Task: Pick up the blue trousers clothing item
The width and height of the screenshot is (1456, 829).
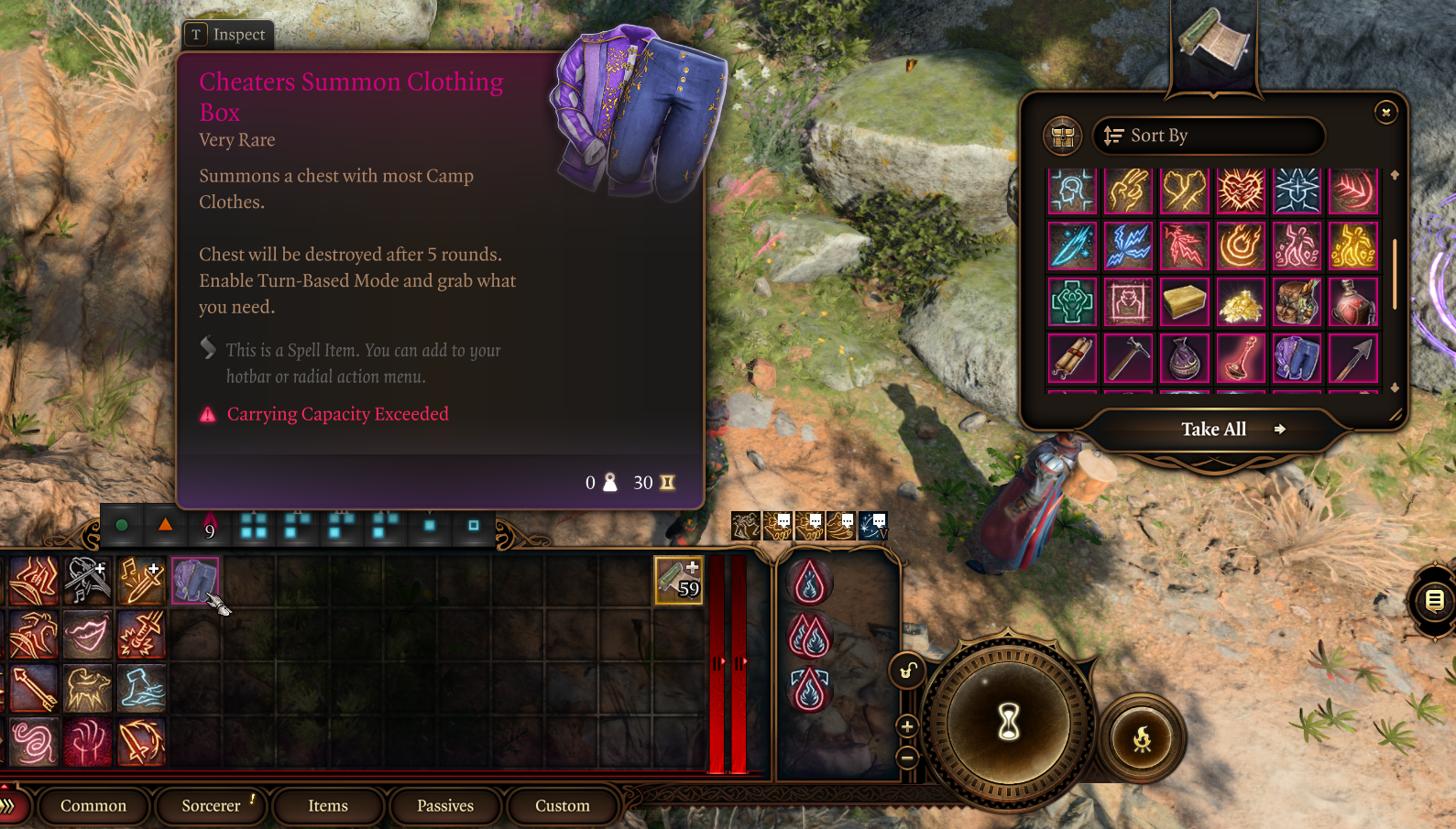Action: tap(1297, 358)
